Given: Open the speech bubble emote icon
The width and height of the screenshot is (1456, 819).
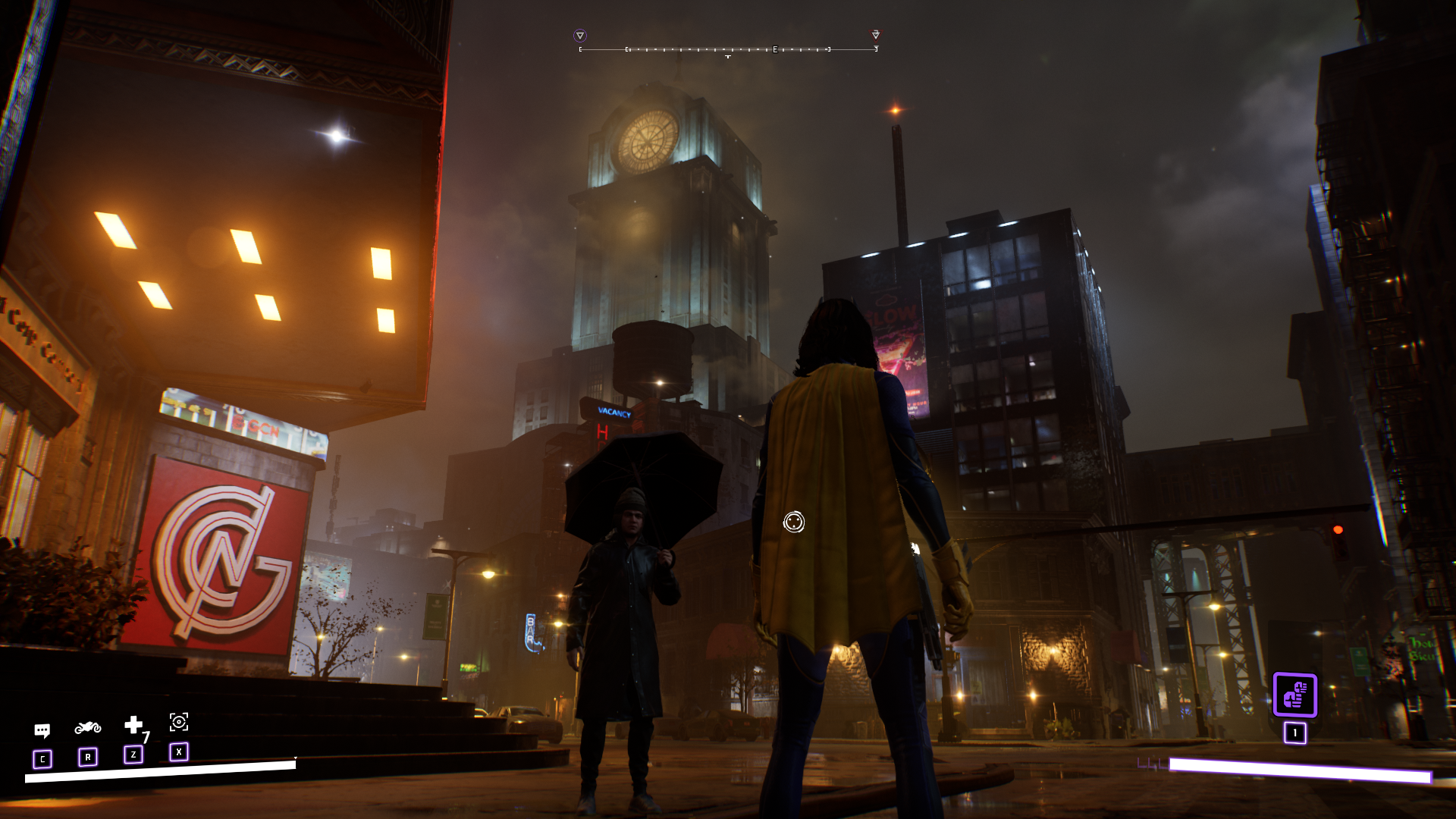Looking at the screenshot, I should tap(42, 730).
